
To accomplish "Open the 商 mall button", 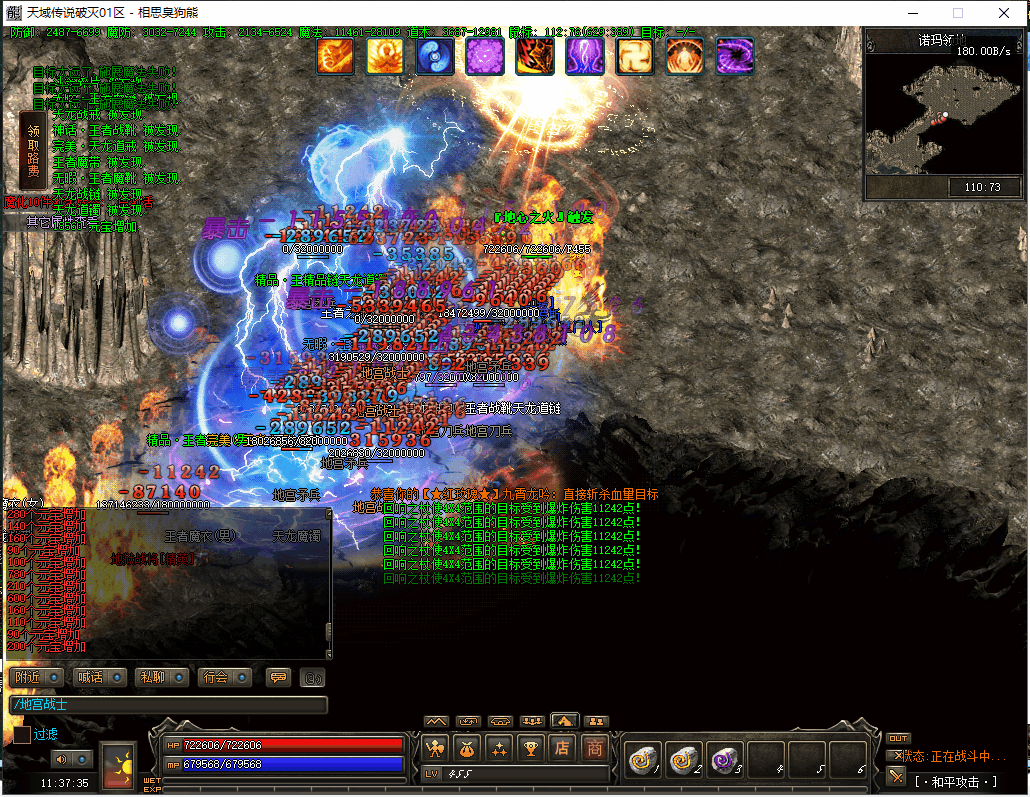I will 595,748.
